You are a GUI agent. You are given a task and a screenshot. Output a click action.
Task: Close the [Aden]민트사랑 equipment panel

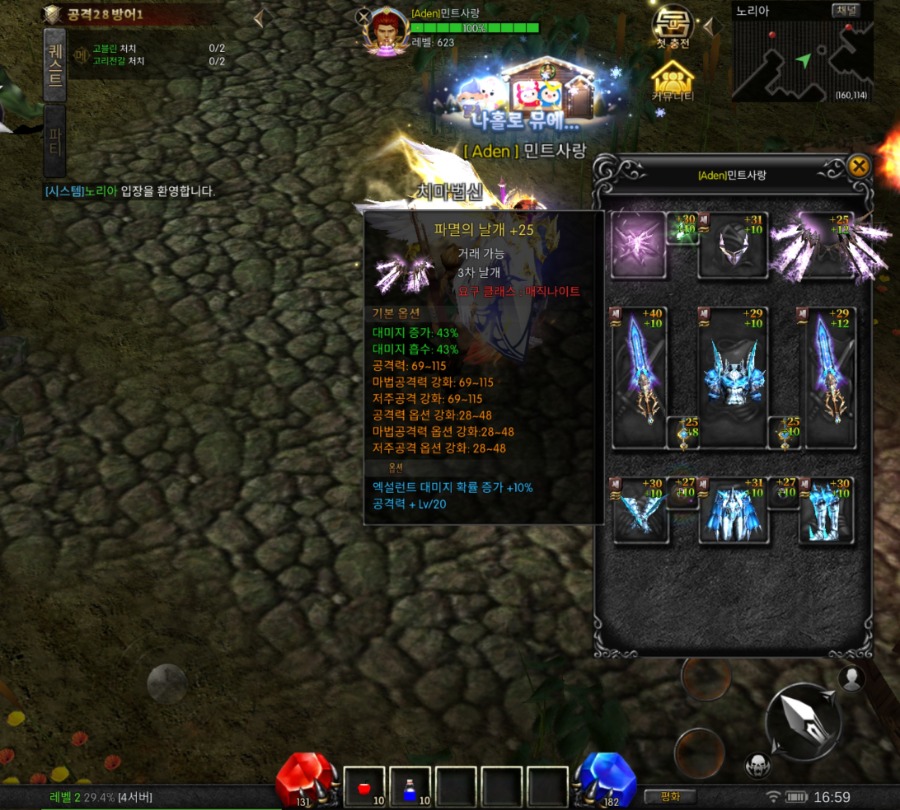coord(858,166)
